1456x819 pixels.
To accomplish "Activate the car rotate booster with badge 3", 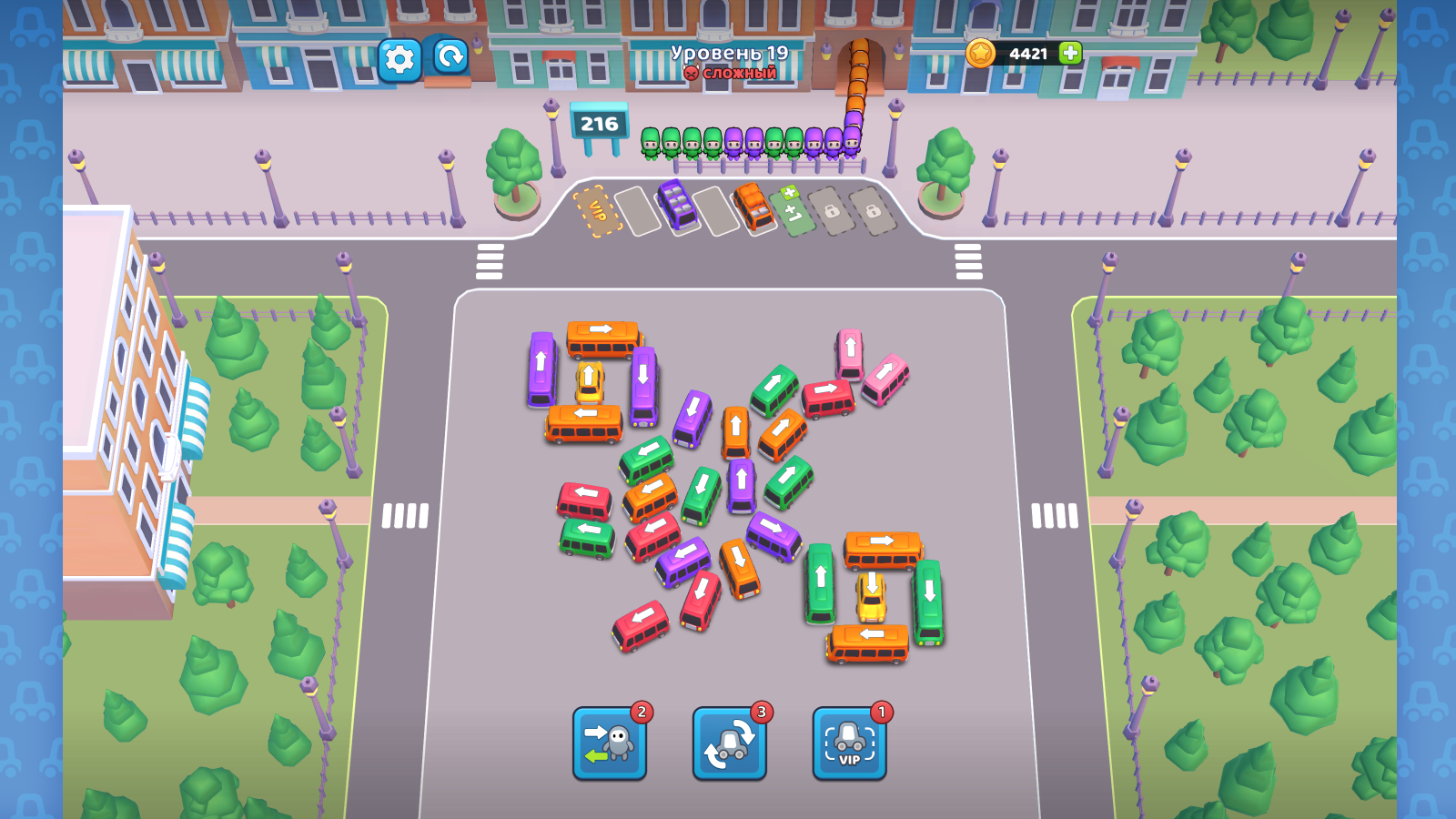I will click(x=731, y=743).
